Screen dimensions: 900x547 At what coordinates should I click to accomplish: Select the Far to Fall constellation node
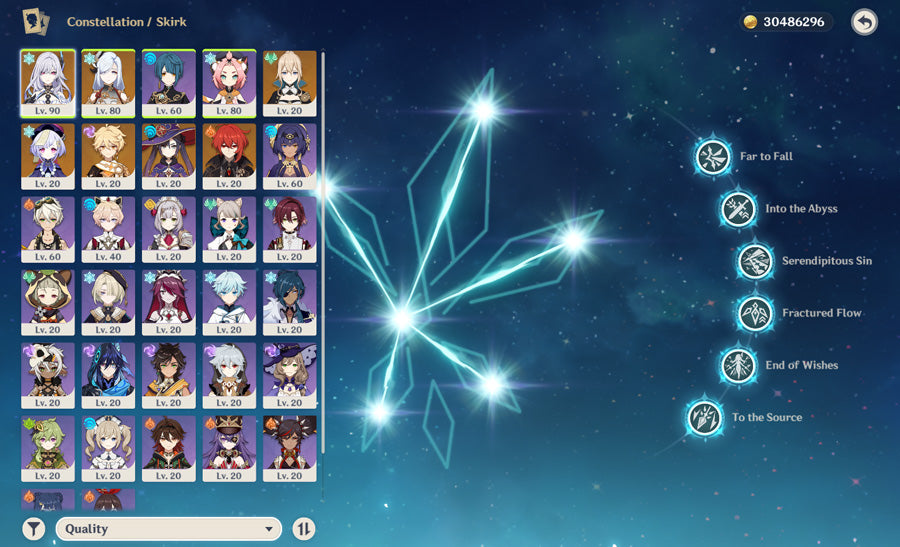(713, 157)
